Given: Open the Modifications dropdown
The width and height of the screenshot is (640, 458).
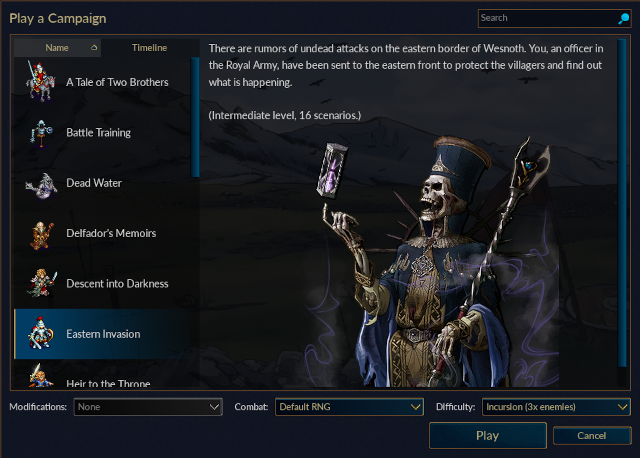Looking at the screenshot, I should 148,407.
